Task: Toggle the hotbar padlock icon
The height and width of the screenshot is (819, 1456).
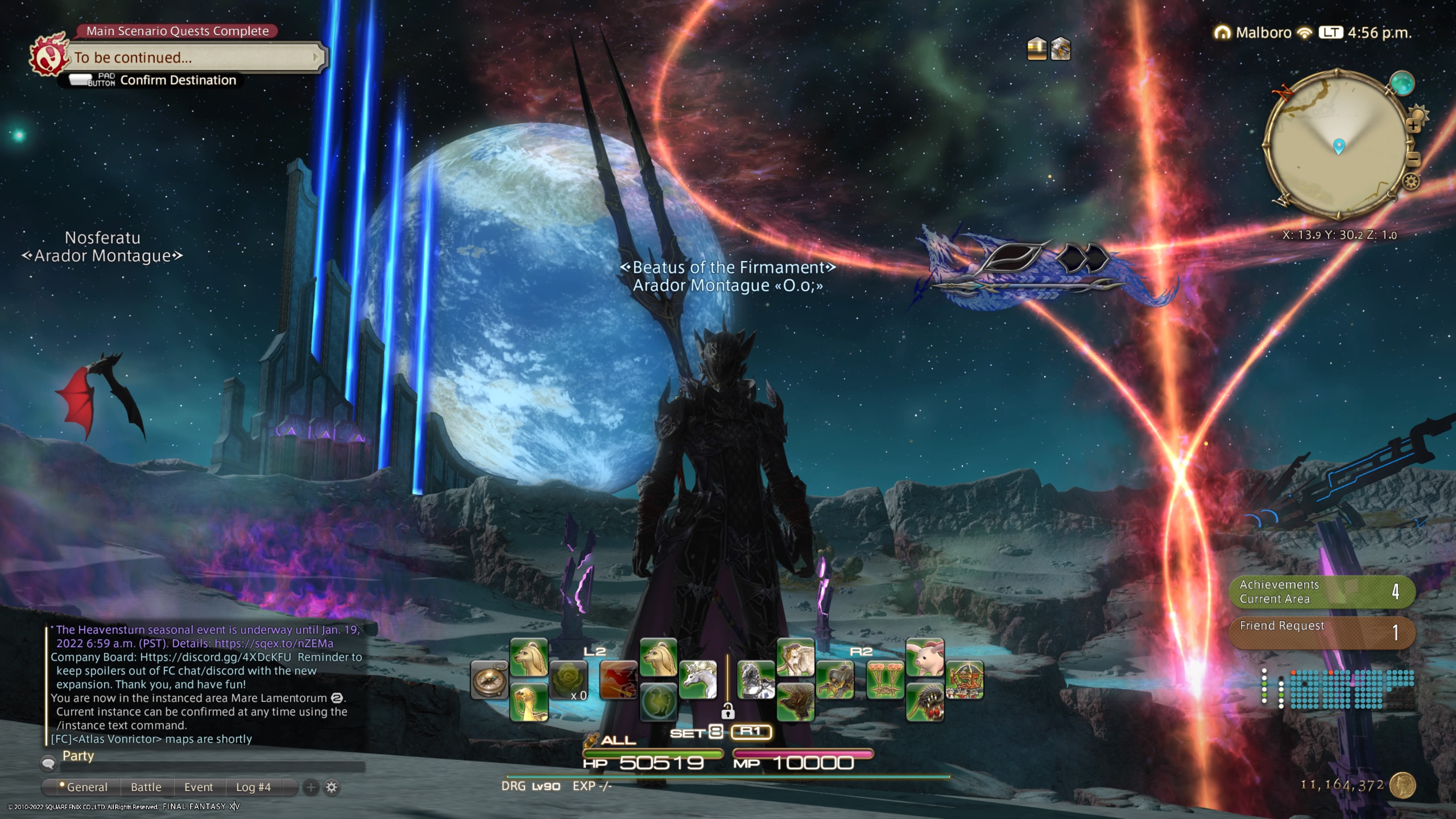Action: point(728,711)
